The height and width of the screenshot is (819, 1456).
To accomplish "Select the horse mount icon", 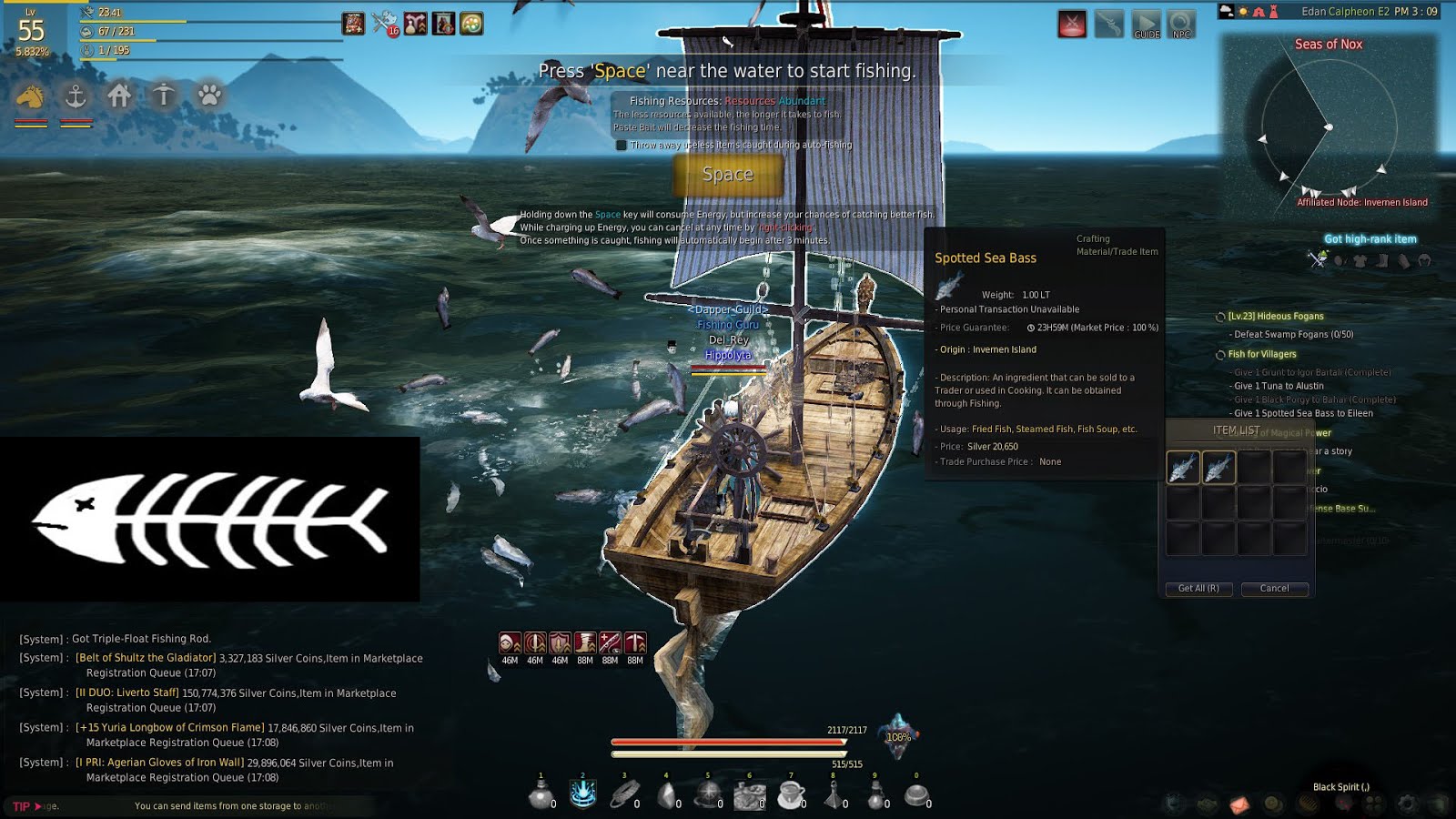I will (x=30, y=96).
